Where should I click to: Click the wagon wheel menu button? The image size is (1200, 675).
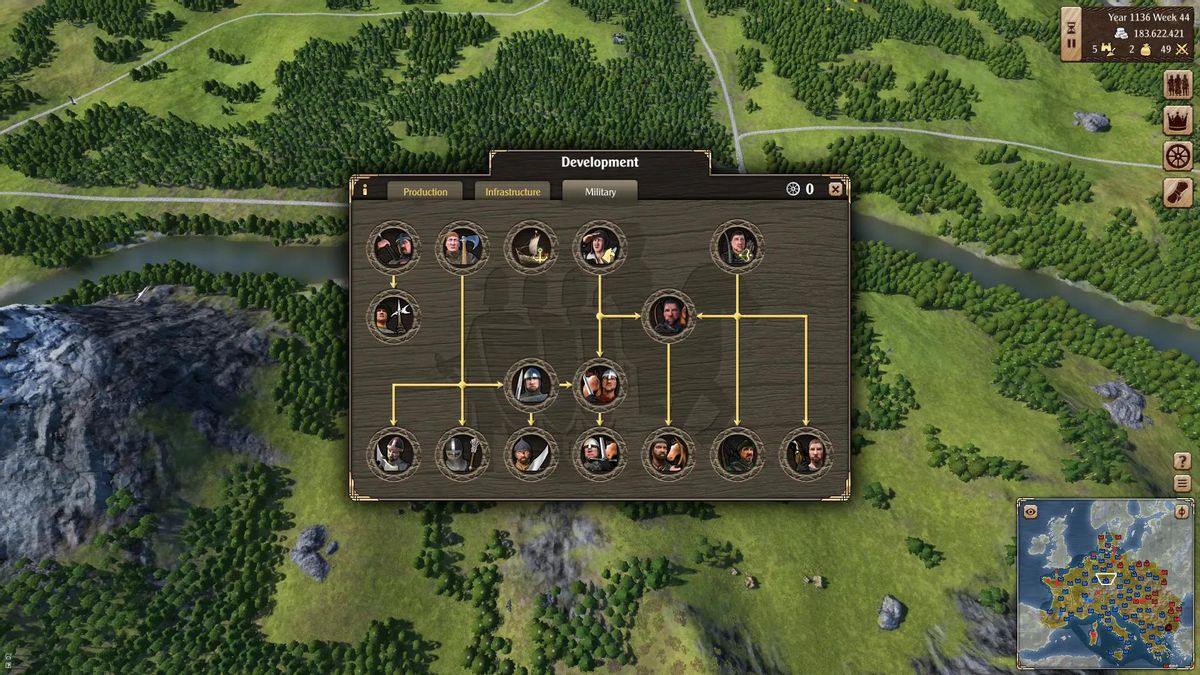1178,156
